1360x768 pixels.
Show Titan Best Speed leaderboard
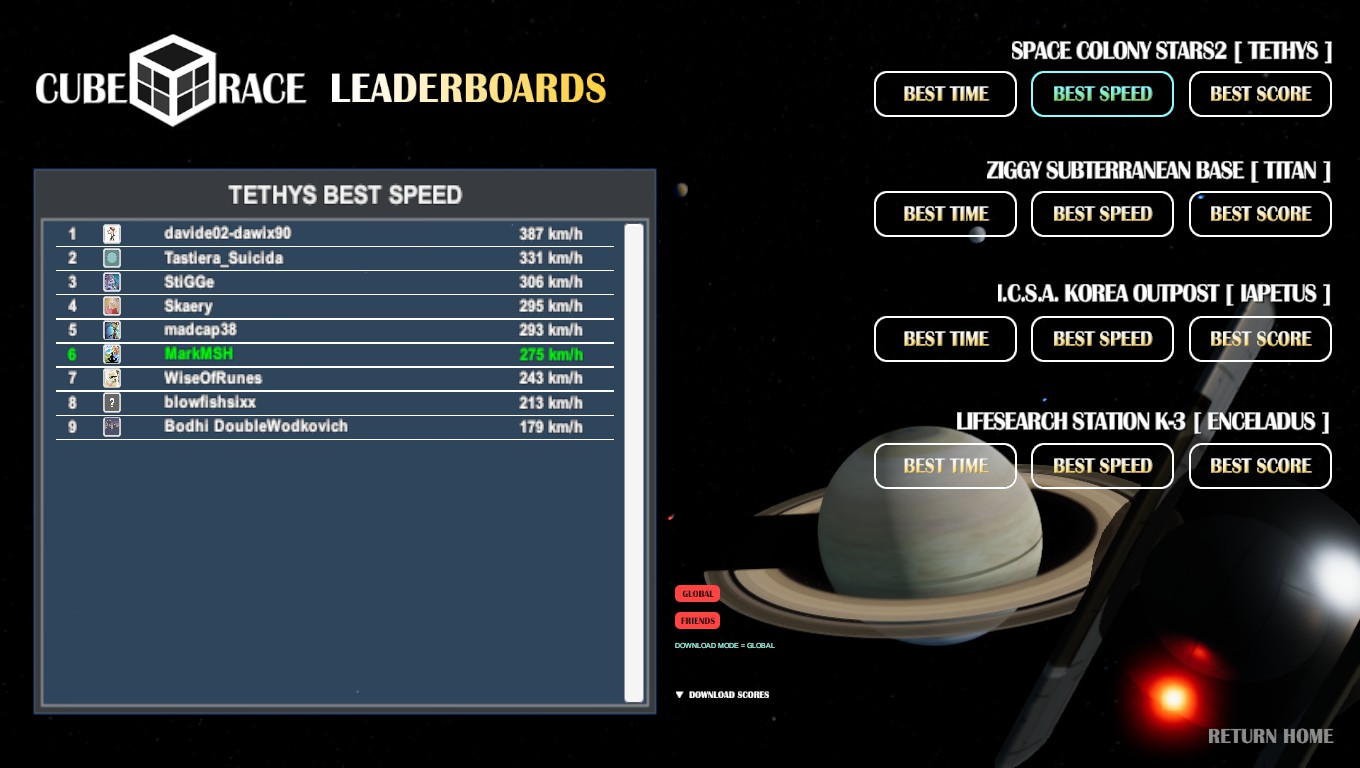tap(1102, 214)
